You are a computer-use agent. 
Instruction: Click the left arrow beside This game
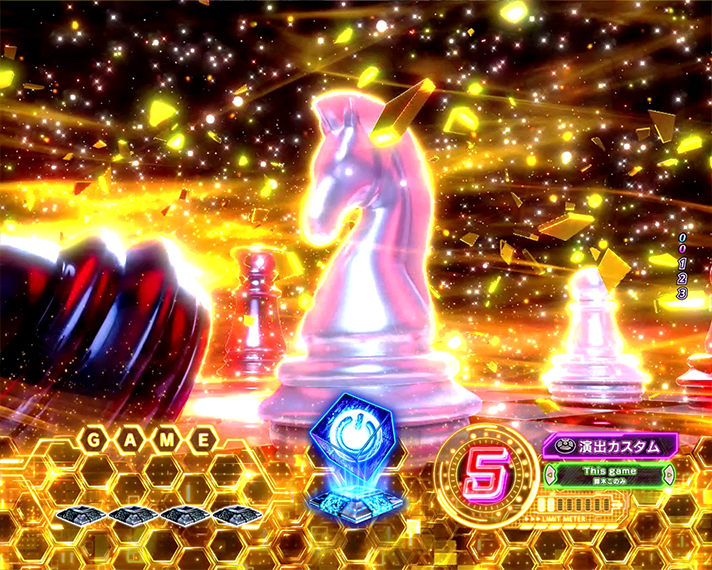point(549,474)
